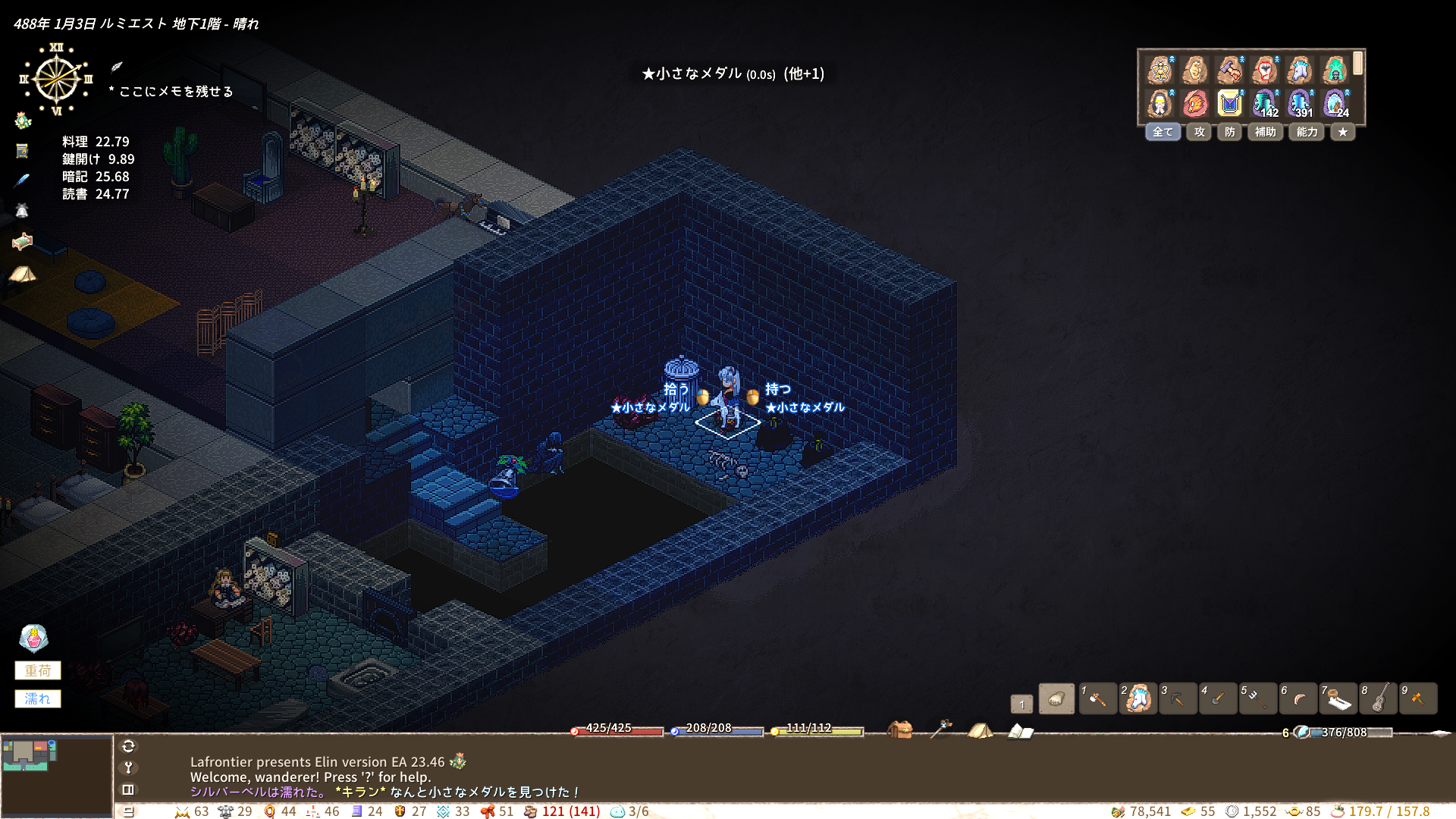Open the backpack inventory icon
The width and height of the screenshot is (1456, 819).
click(x=900, y=730)
